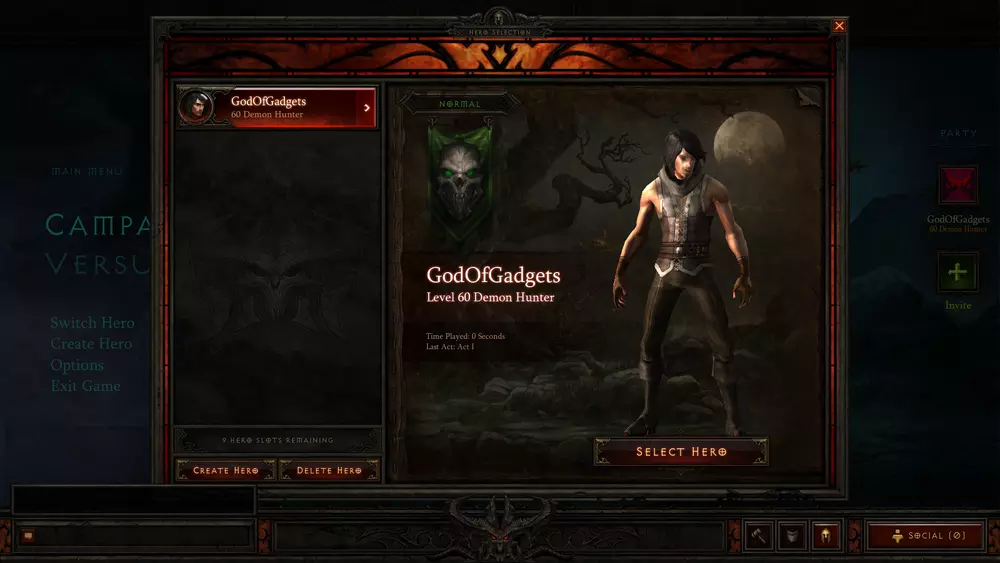Invite a player with the green plus
The image size is (1000, 563).
click(x=957, y=272)
